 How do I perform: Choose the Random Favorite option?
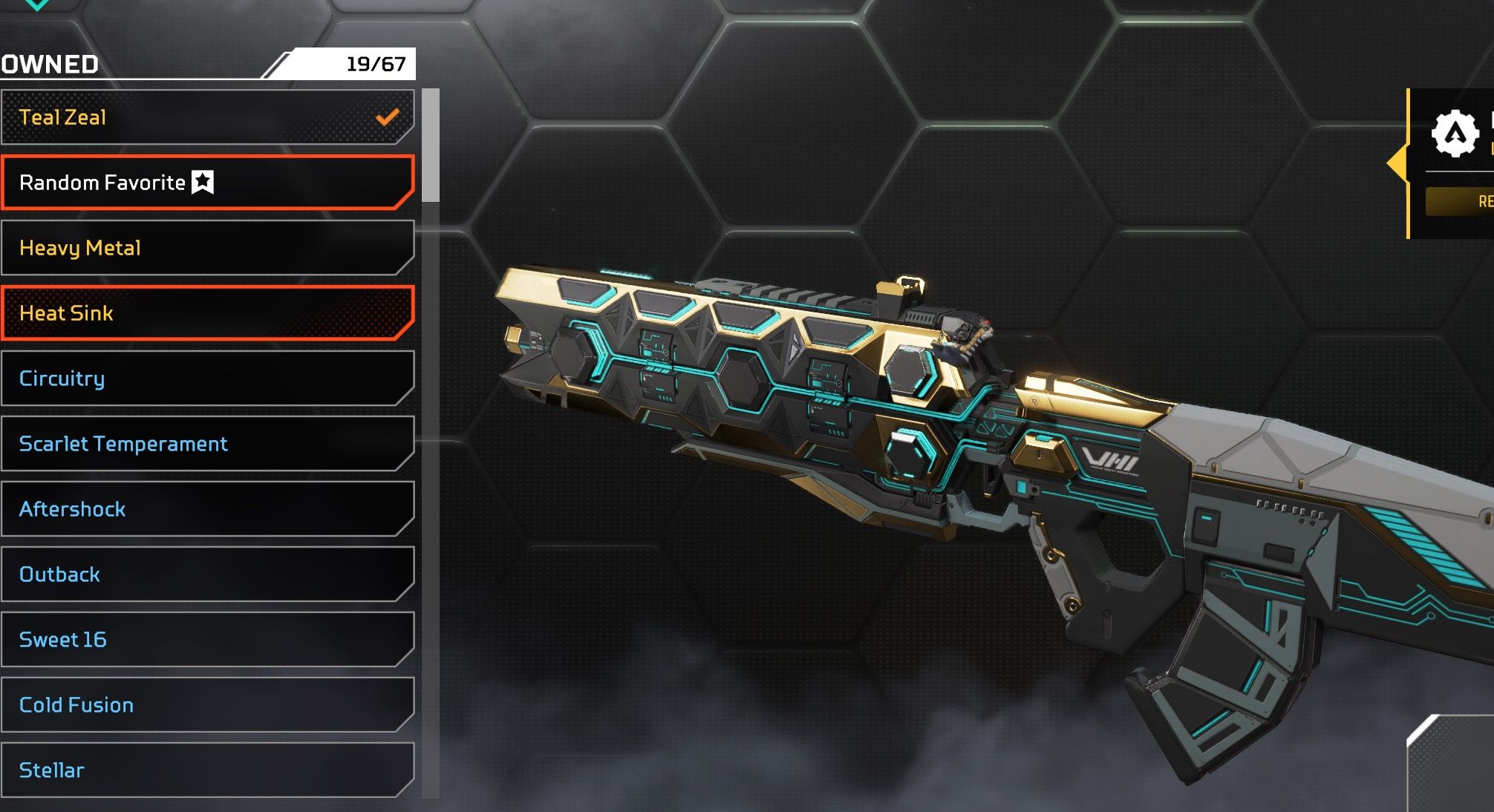click(207, 183)
